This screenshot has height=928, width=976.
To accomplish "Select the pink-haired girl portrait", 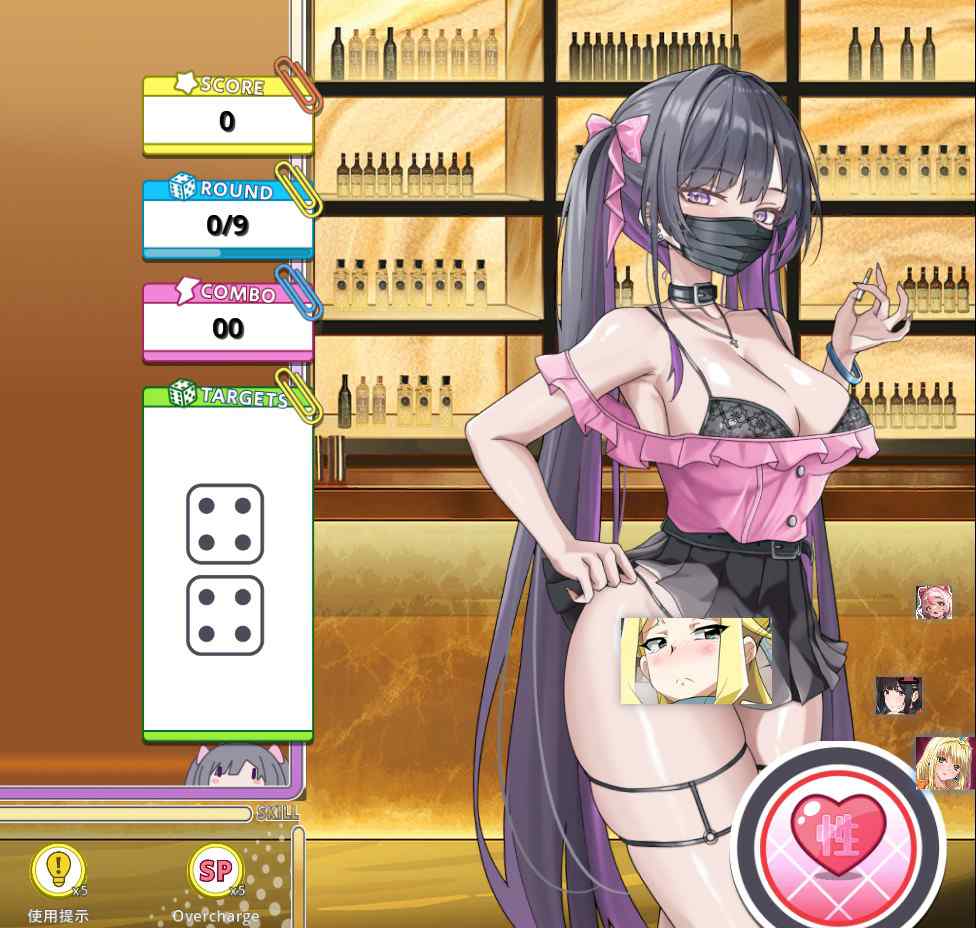I will coord(933,602).
